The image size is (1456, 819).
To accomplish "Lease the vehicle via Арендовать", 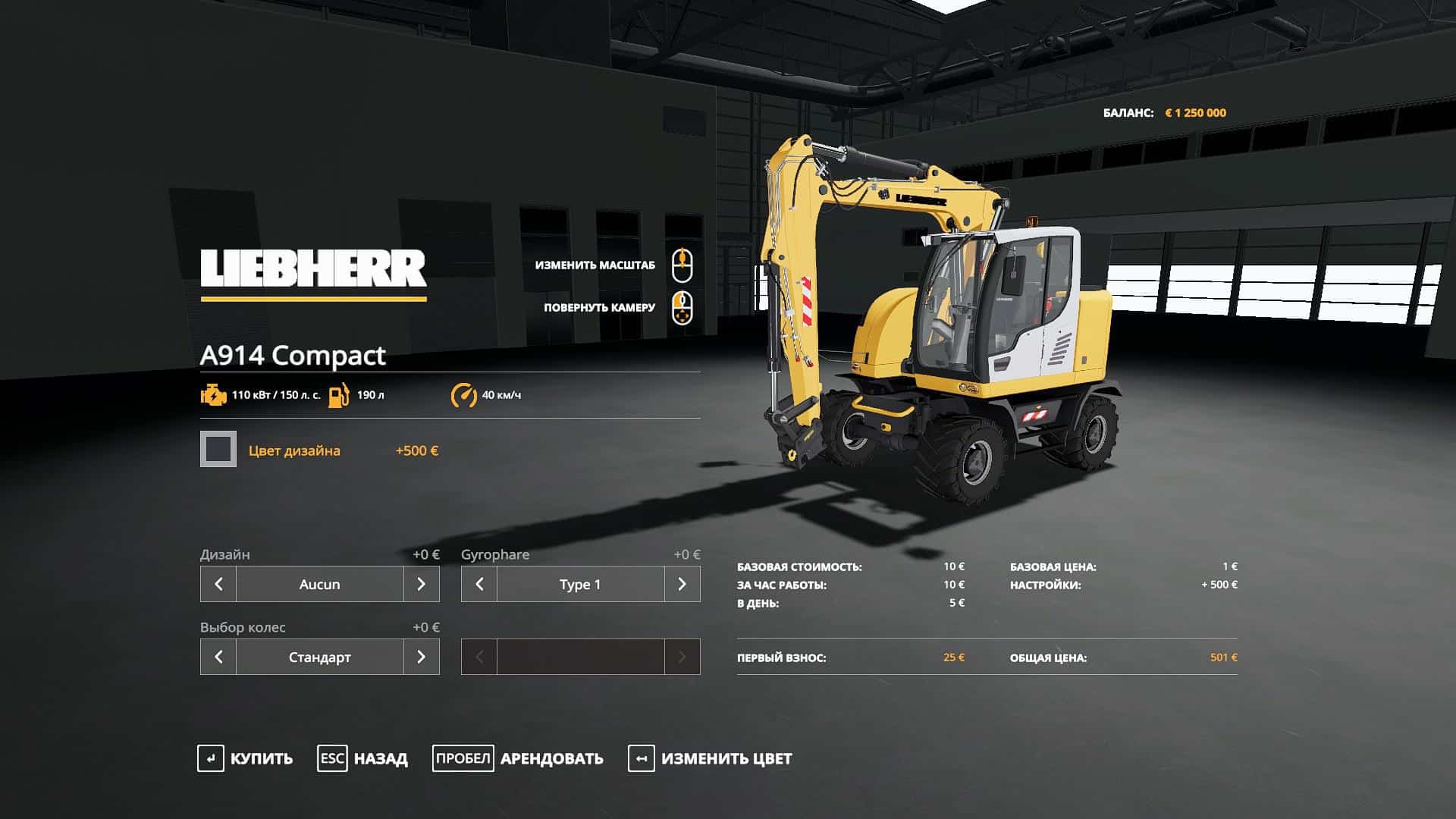I will [x=518, y=758].
